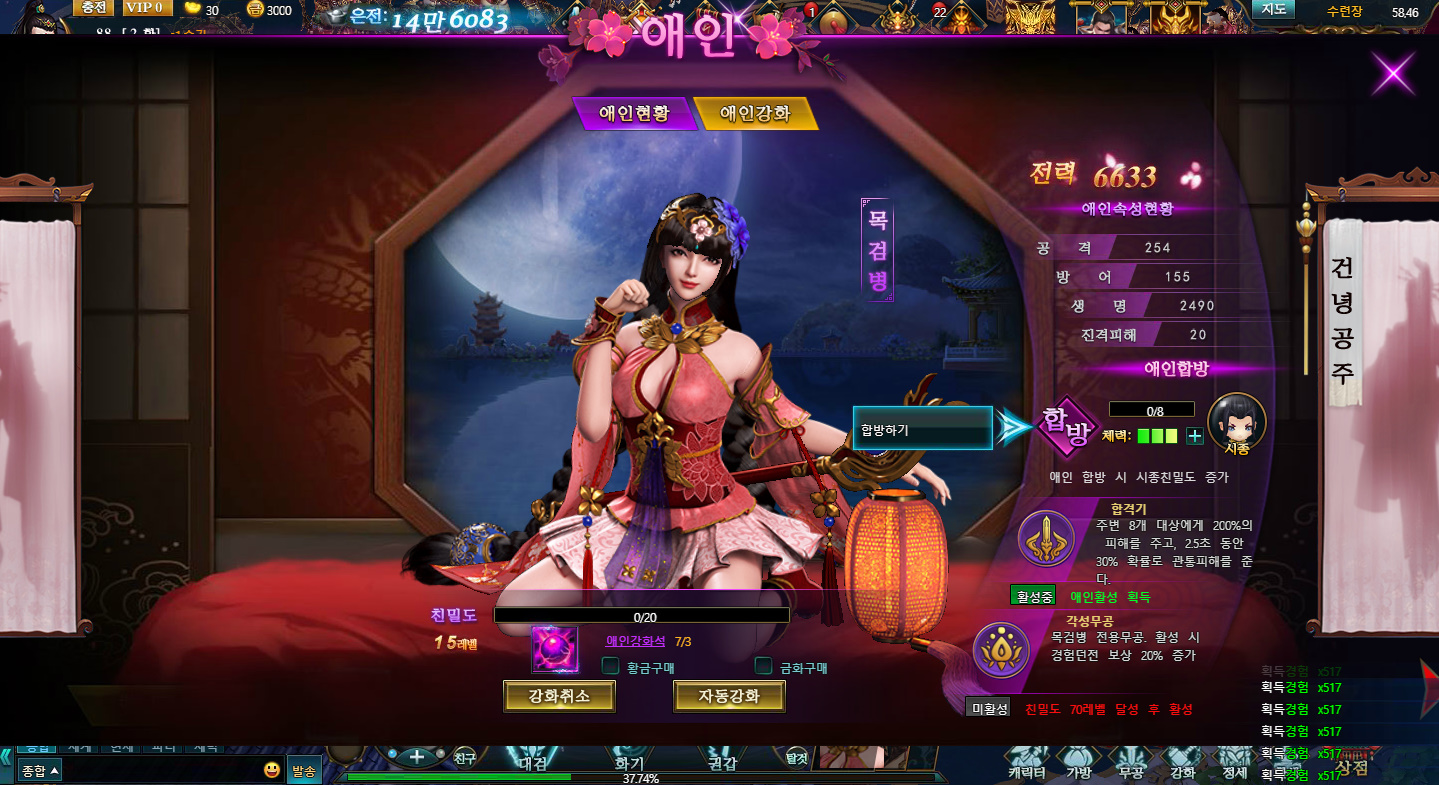The width and height of the screenshot is (1439, 785).
Task: Switch to the 애인현황 tab
Action: [633, 114]
